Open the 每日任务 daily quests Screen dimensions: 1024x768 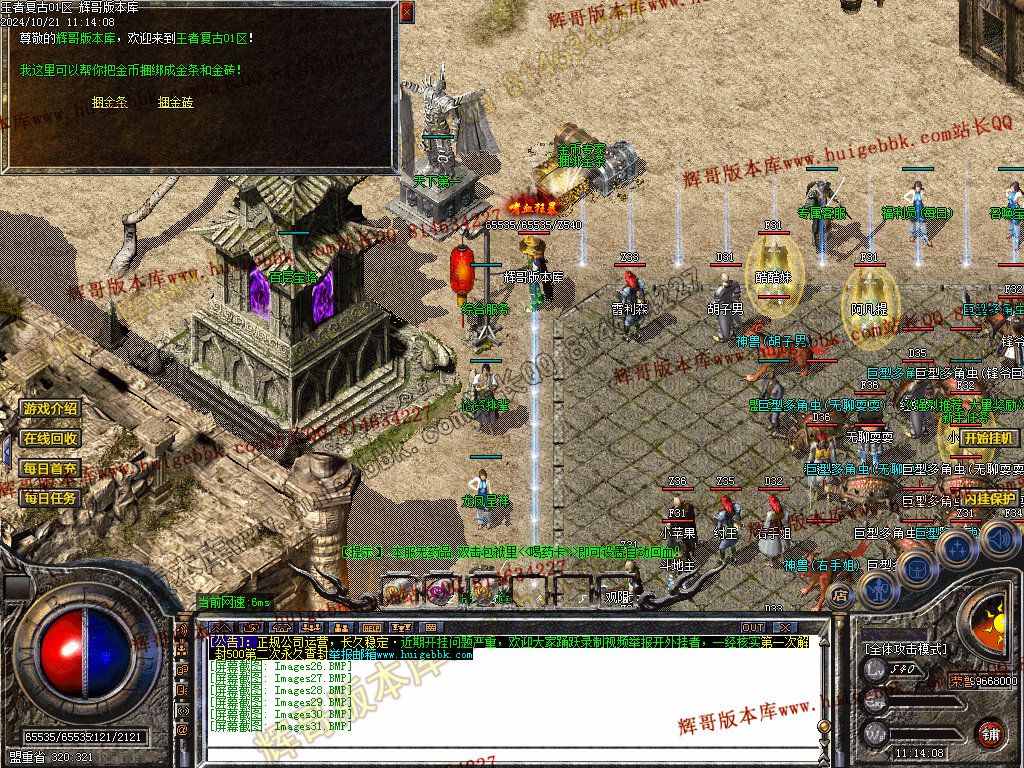(50, 497)
